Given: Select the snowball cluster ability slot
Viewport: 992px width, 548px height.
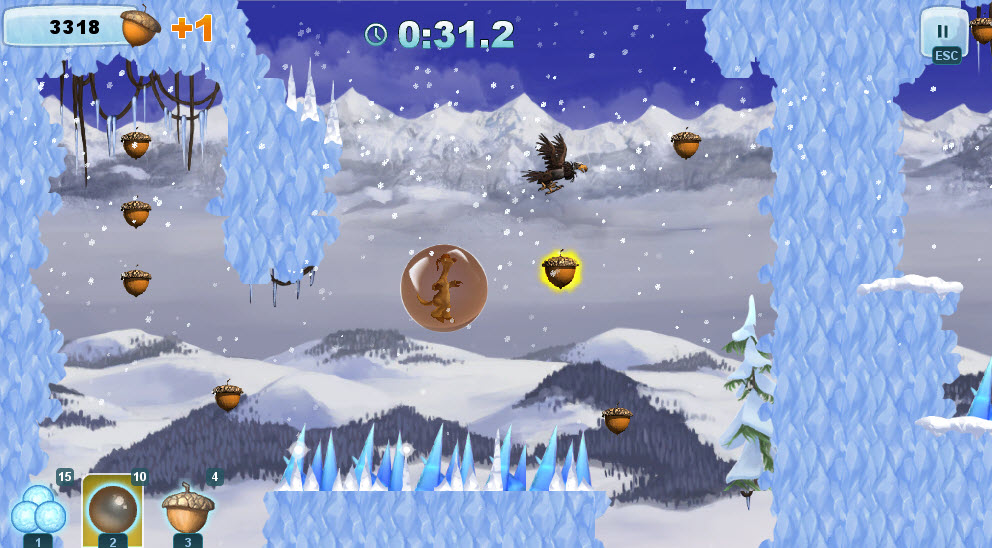Looking at the screenshot, I should coord(38,510).
